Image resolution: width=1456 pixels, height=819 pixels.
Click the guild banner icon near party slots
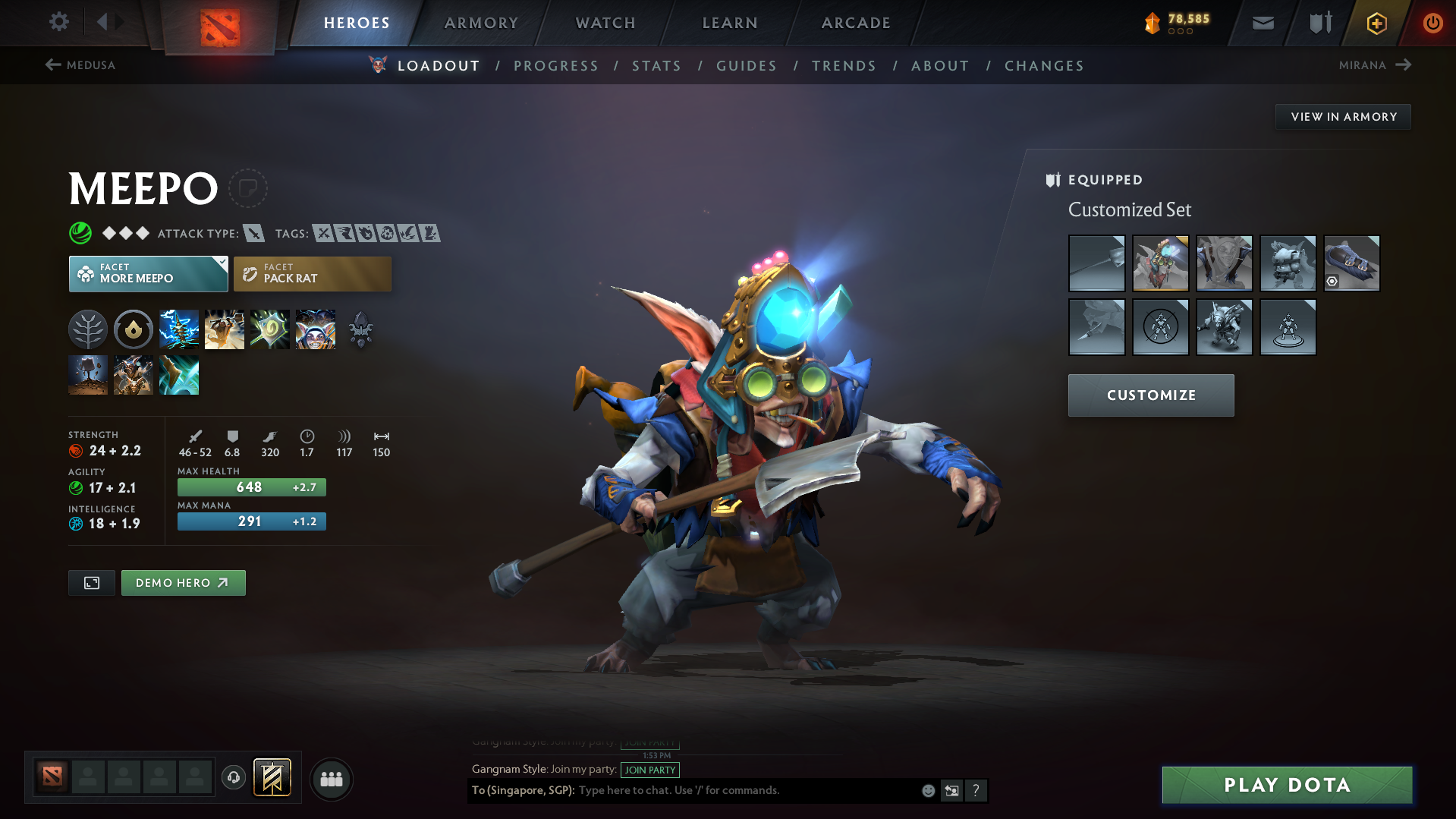(272, 778)
